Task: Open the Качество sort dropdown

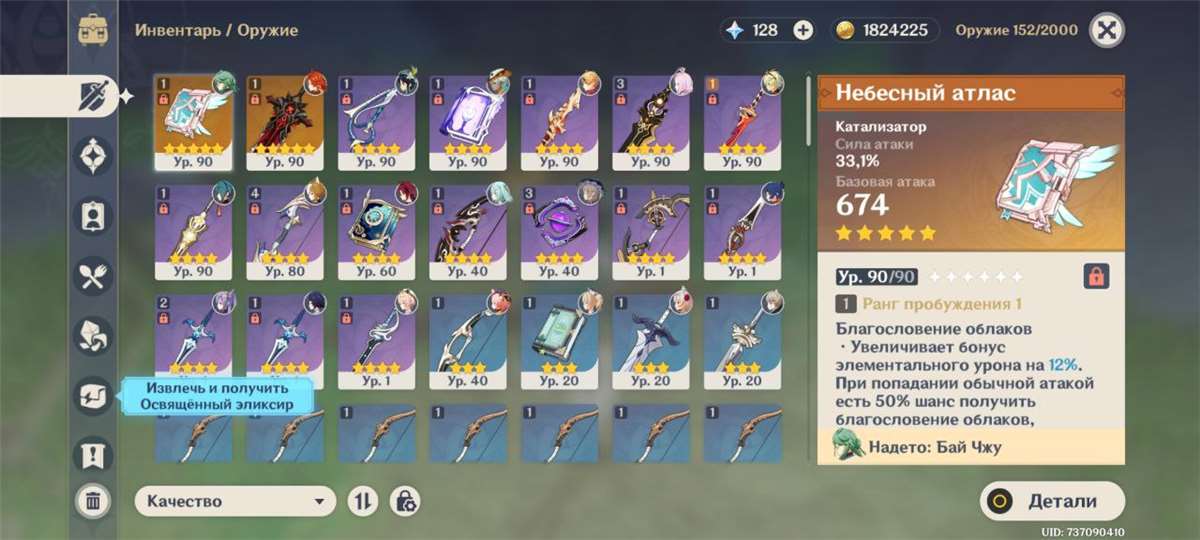Action: (x=235, y=501)
